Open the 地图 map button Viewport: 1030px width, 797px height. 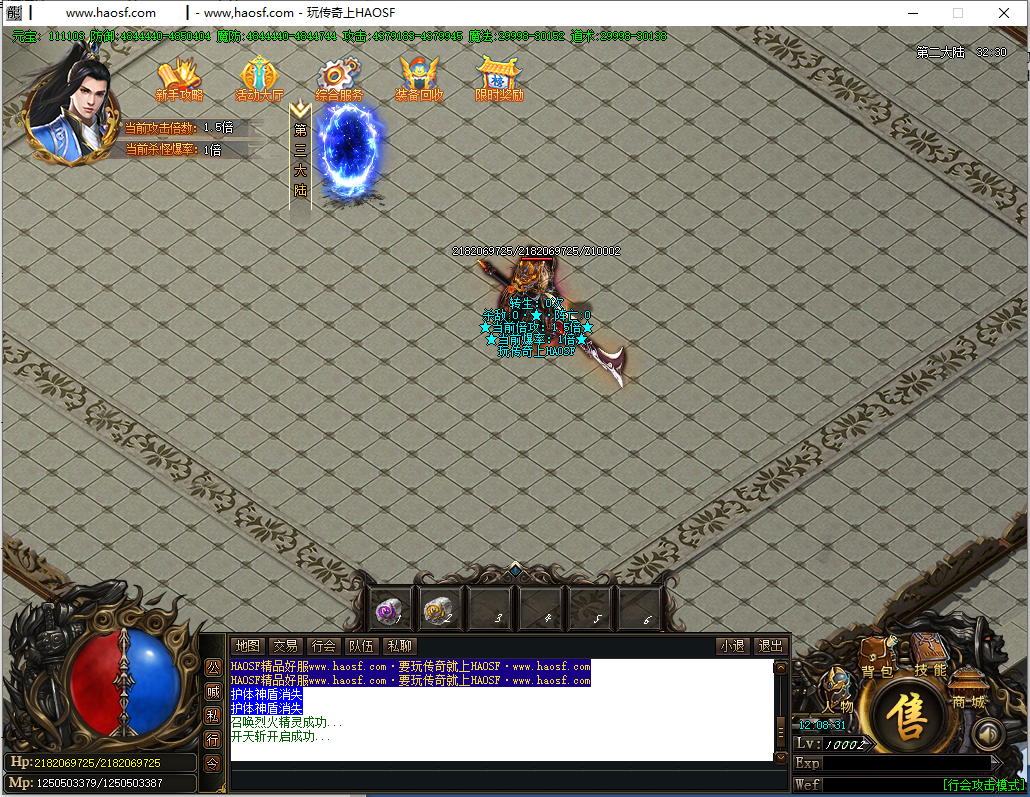pos(247,646)
